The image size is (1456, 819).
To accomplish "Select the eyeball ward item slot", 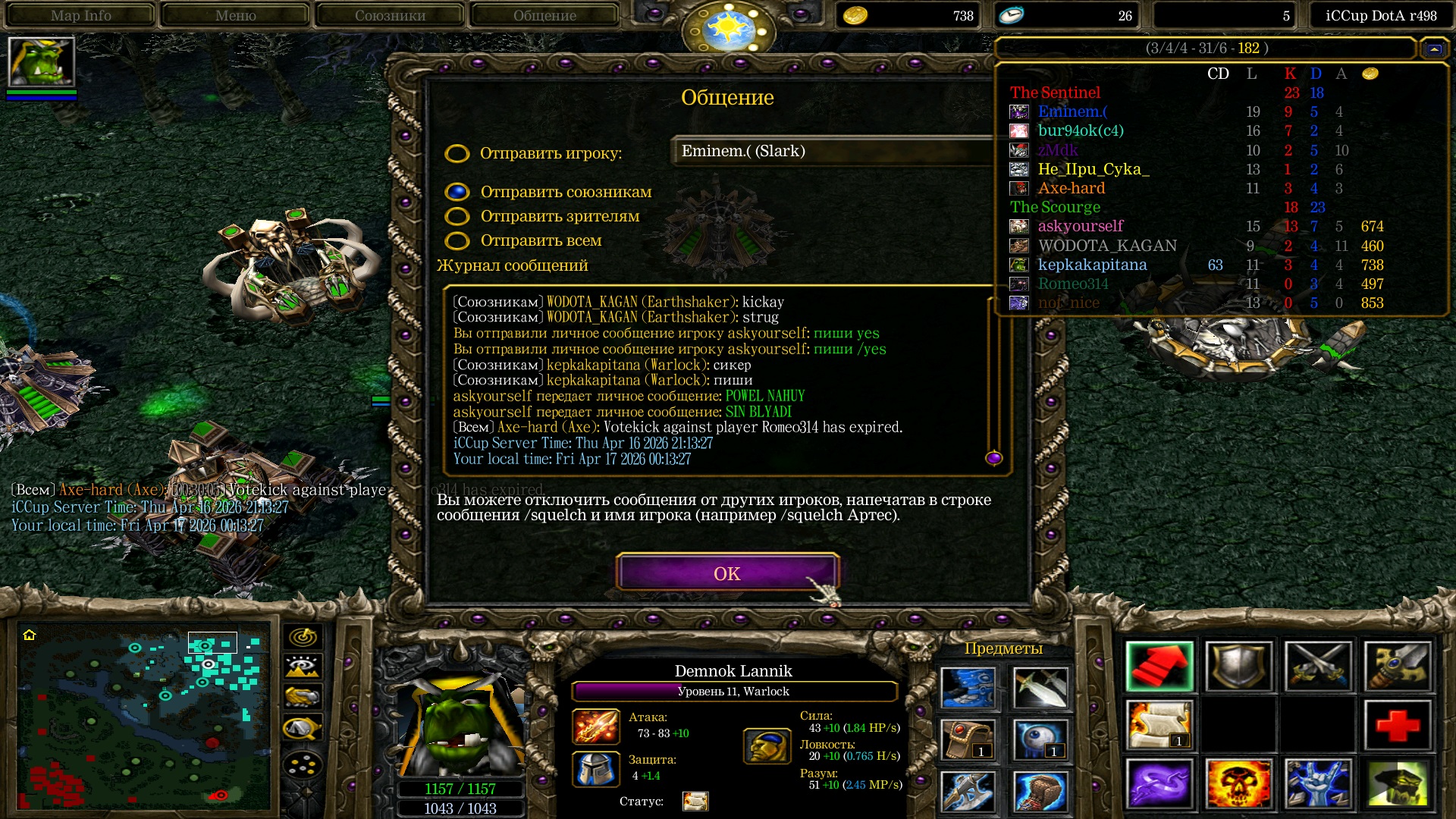I will 1040,739.
